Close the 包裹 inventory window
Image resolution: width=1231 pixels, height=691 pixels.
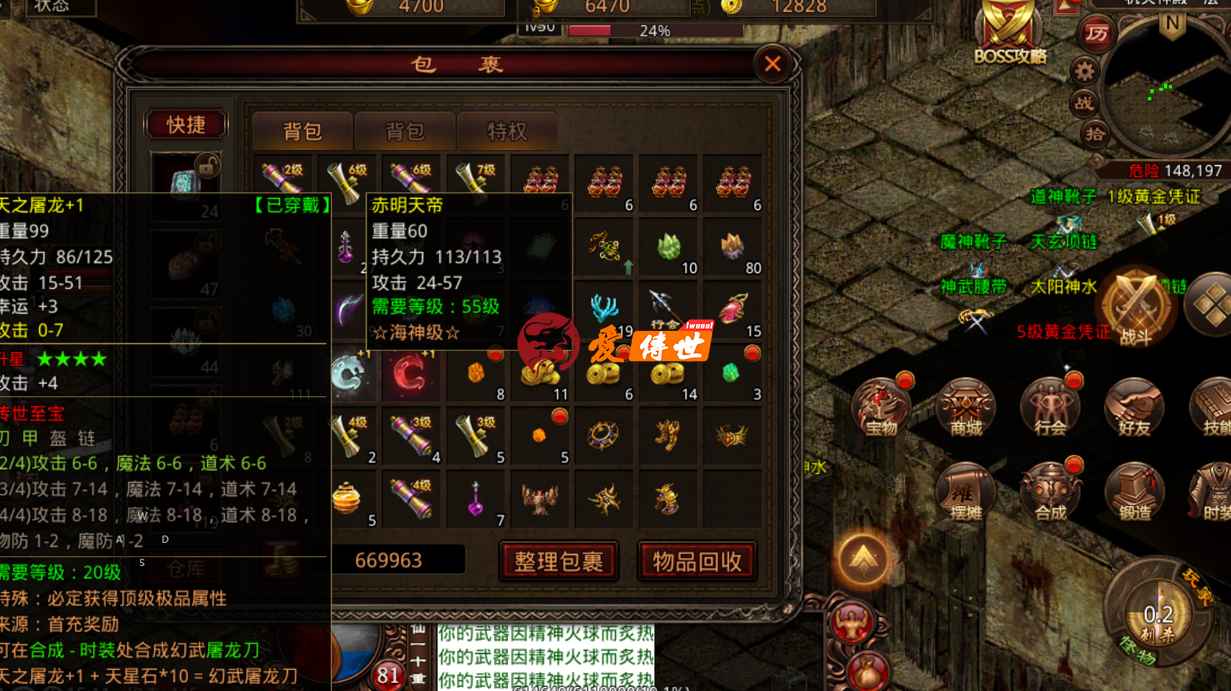point(772,65)
